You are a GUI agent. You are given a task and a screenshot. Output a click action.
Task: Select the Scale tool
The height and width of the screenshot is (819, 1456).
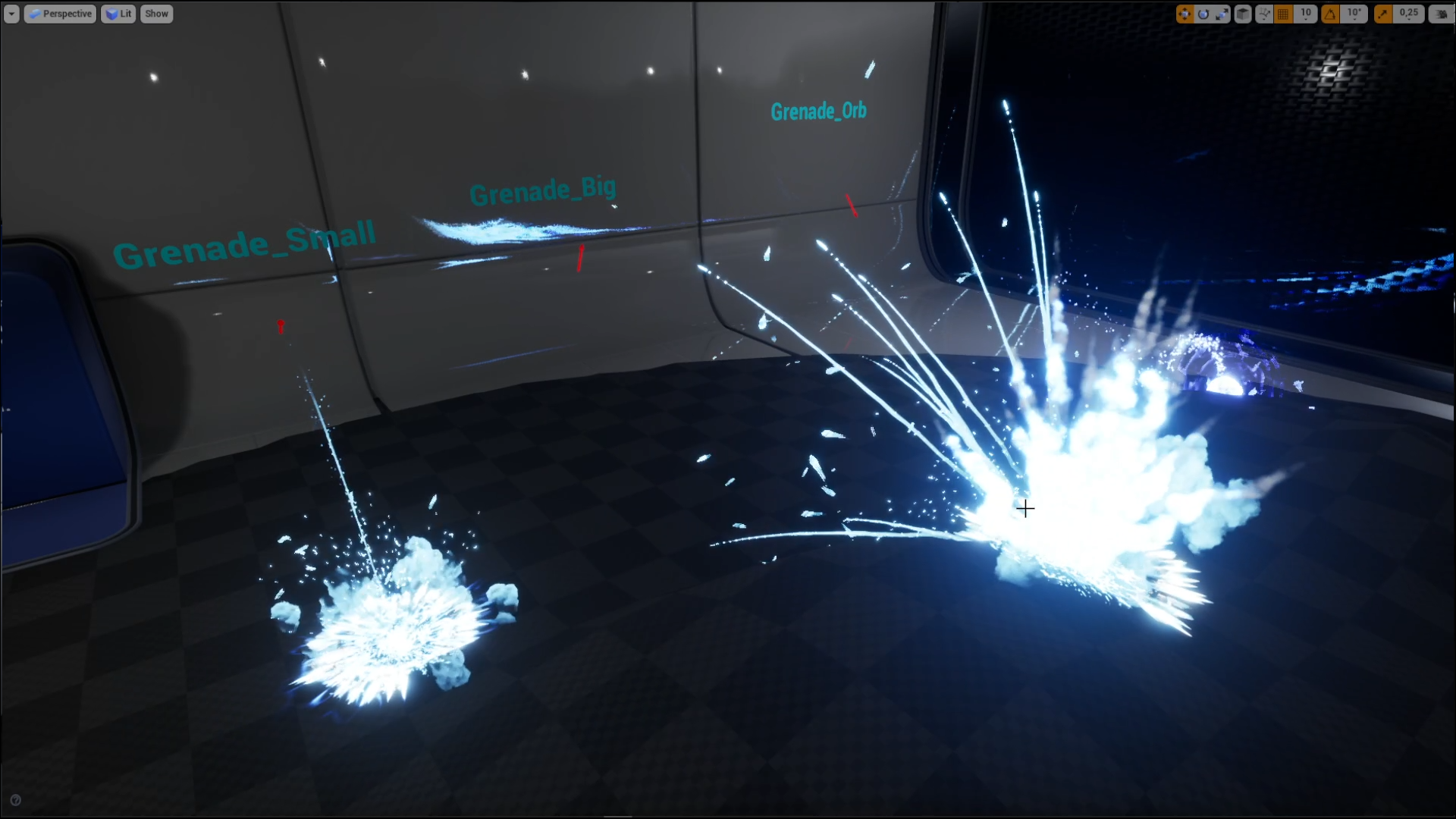click(1222, 14)
